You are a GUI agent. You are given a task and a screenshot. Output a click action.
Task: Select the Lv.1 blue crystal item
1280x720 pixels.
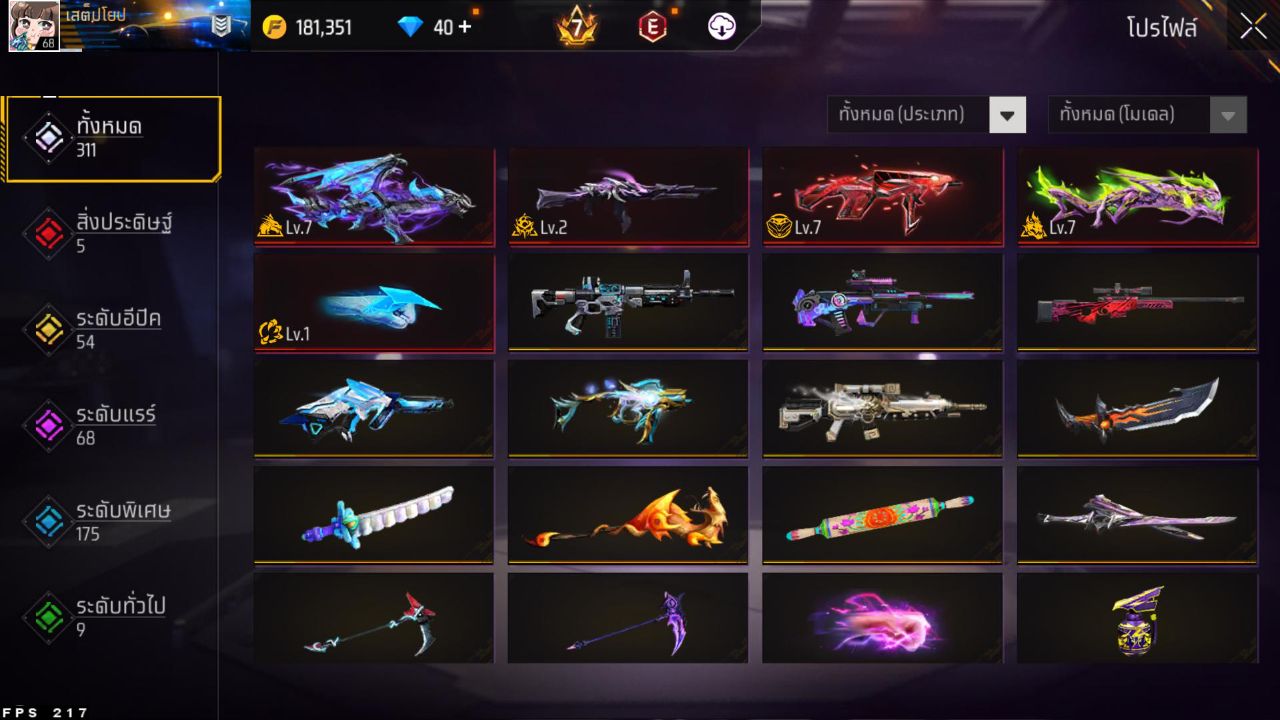[x=374, y=300]
